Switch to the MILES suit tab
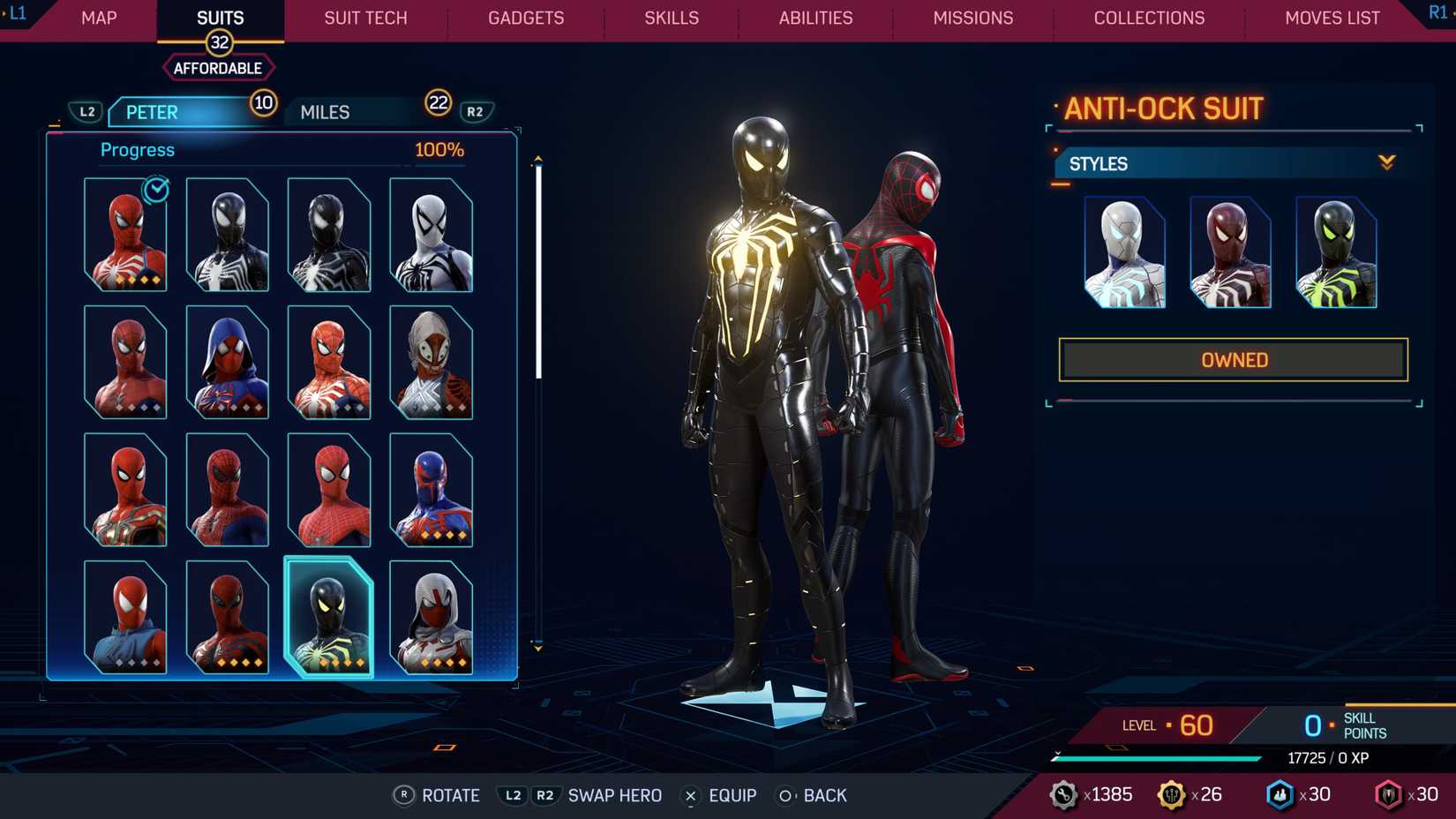Image resolution: width=1456 pixels, height=819 pixels. 324,111
